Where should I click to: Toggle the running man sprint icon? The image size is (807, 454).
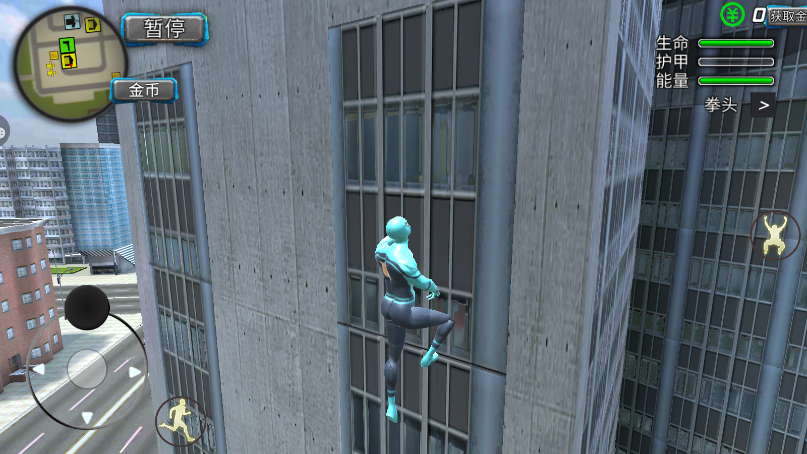pyautogui.click(x=179, y=420)
